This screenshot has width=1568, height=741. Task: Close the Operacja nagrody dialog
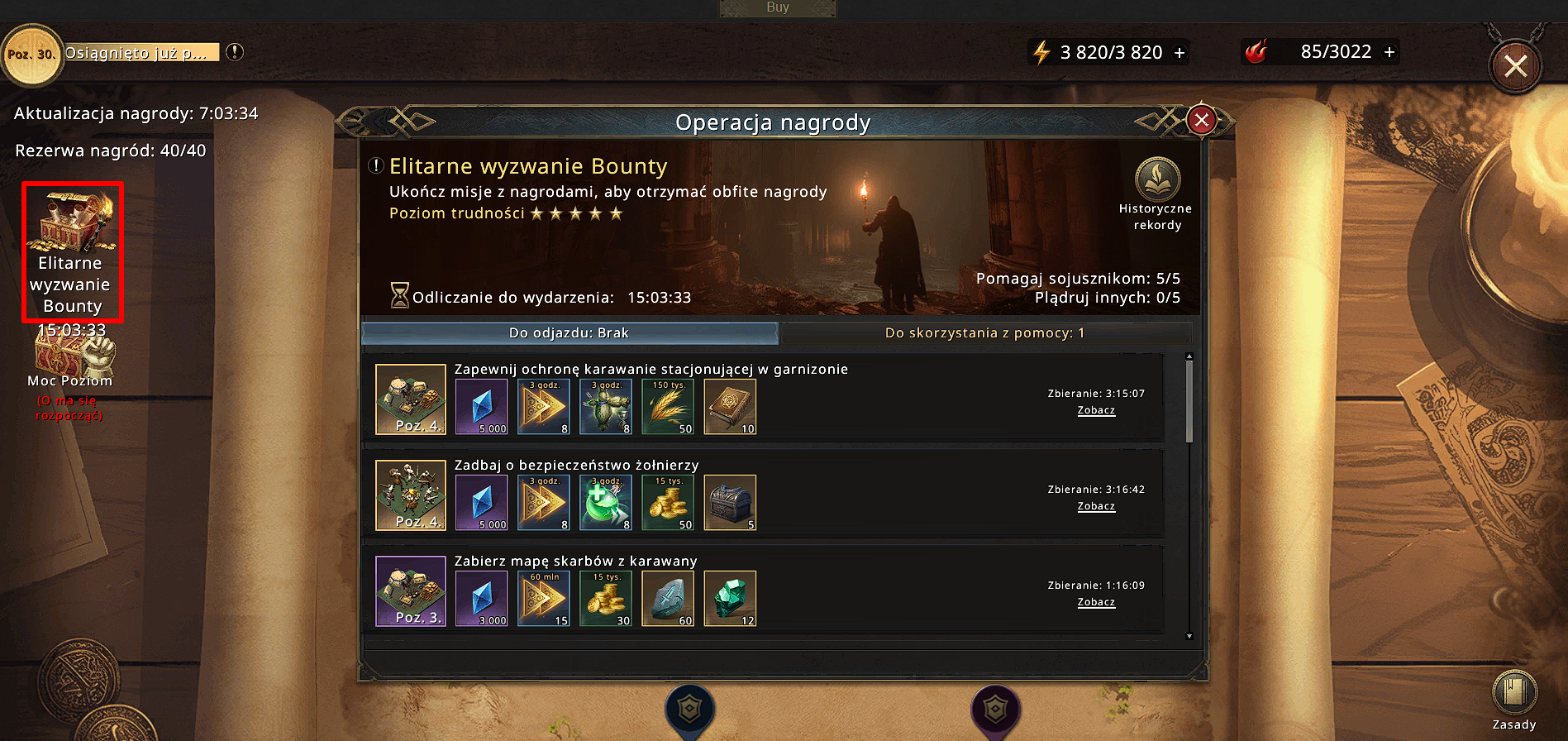[1201, 121]
